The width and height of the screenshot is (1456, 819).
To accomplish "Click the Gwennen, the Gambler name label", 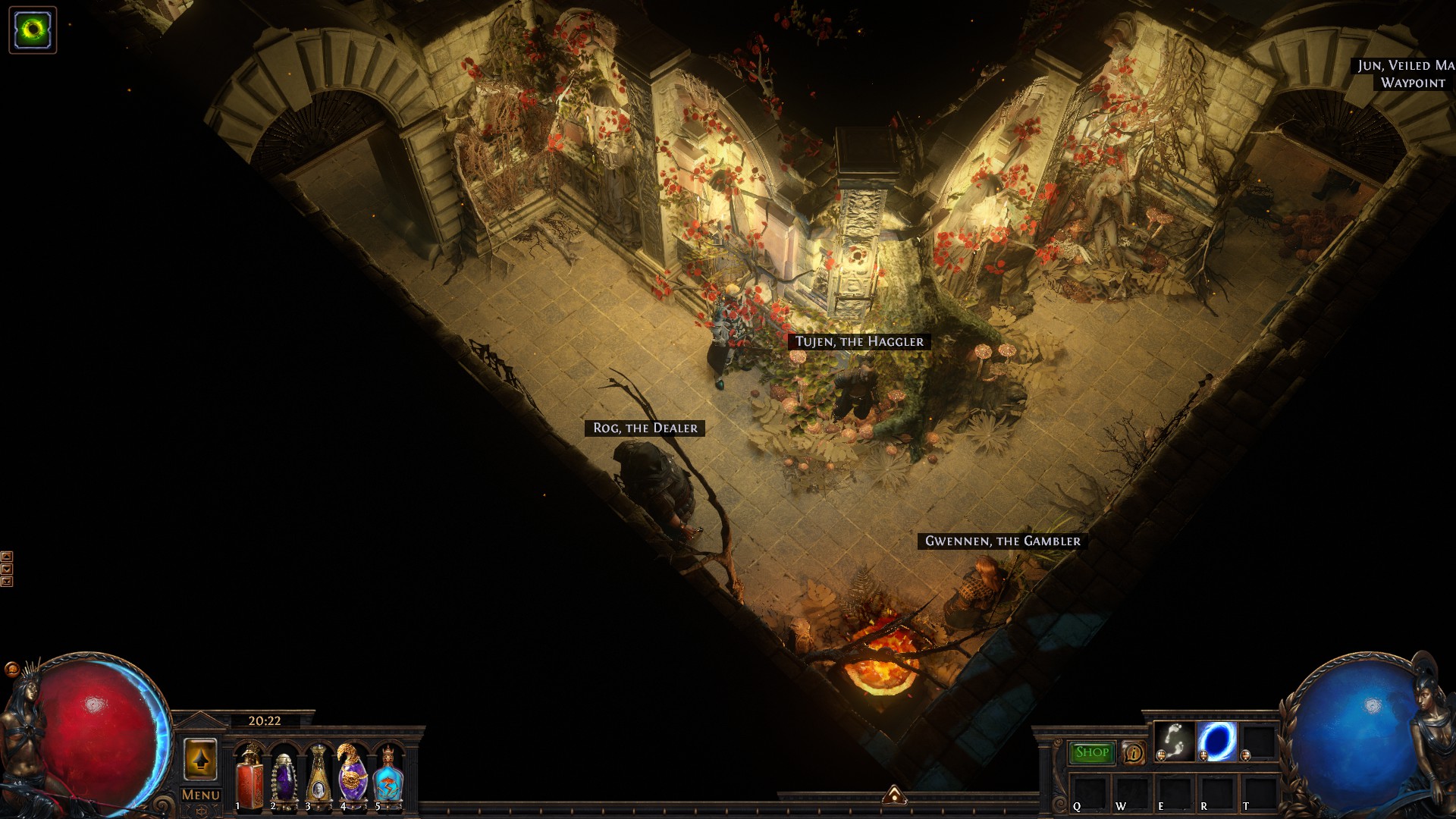I will 1003,541.
